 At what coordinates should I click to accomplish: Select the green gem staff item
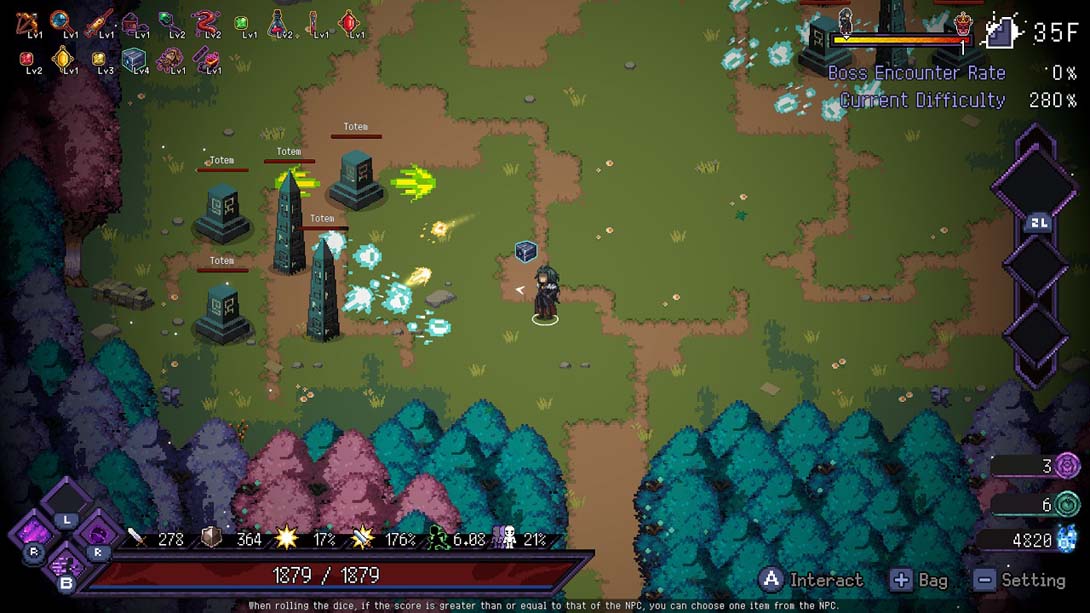pyautogui.click(x=170, y=21)
